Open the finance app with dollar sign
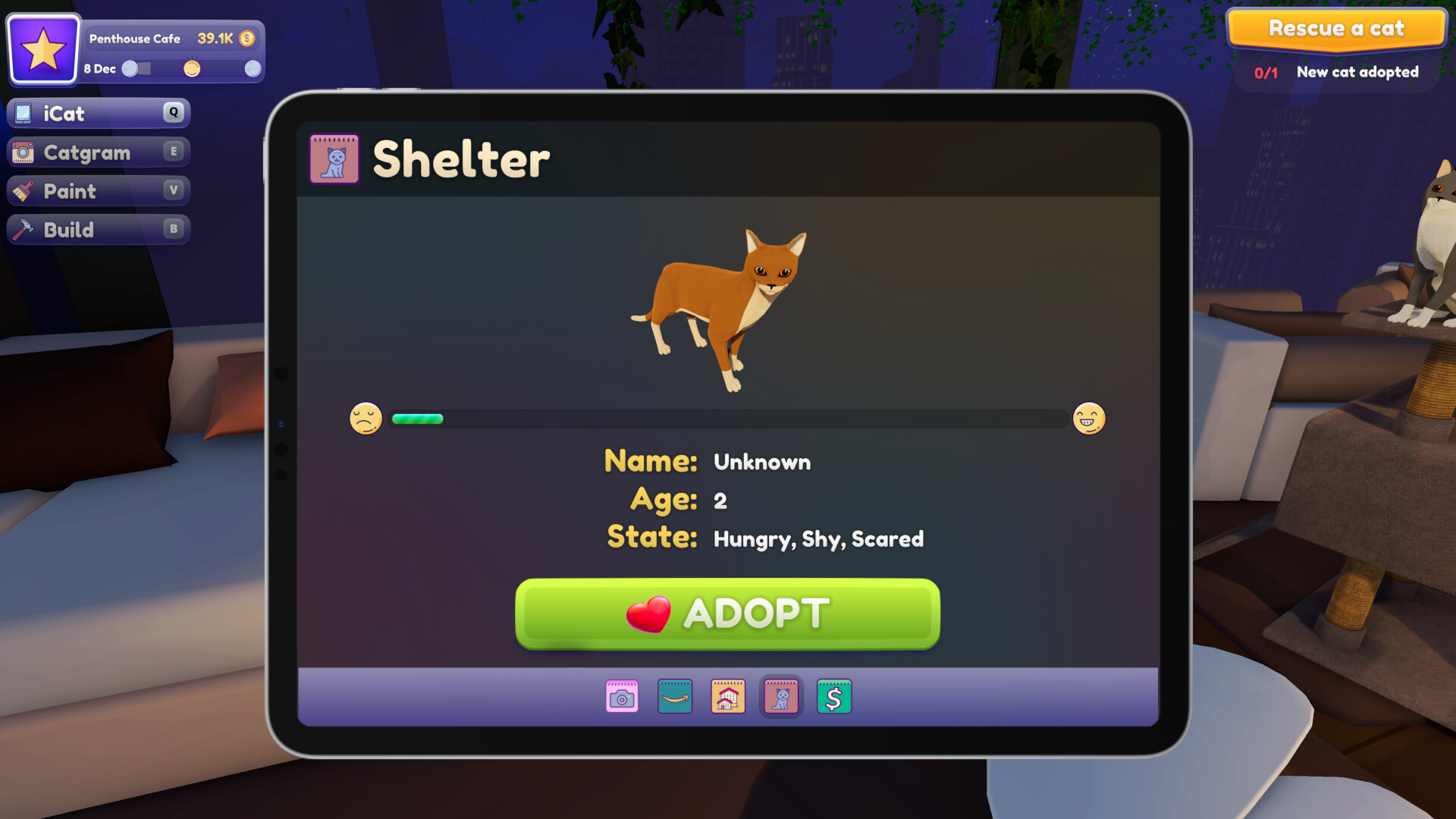Image resolution: width=1456 pixels, height=819 pixels. pyautogui.click(x=833, y=696)
